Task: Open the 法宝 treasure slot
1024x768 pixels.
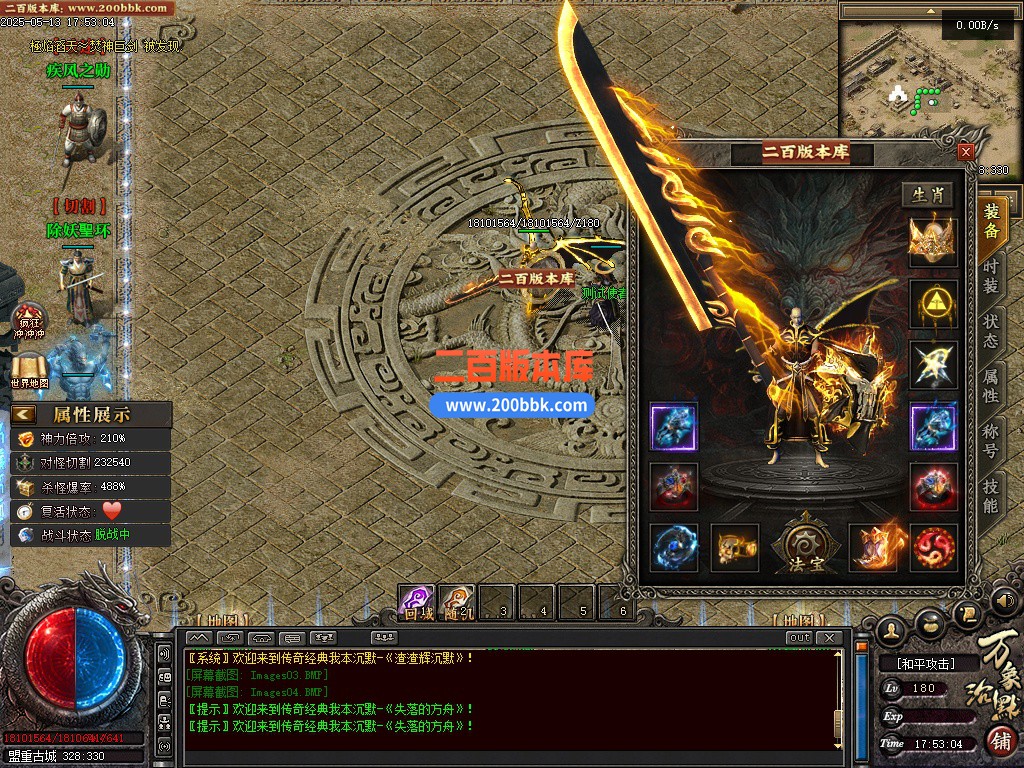Action: (x=805, y=546)
